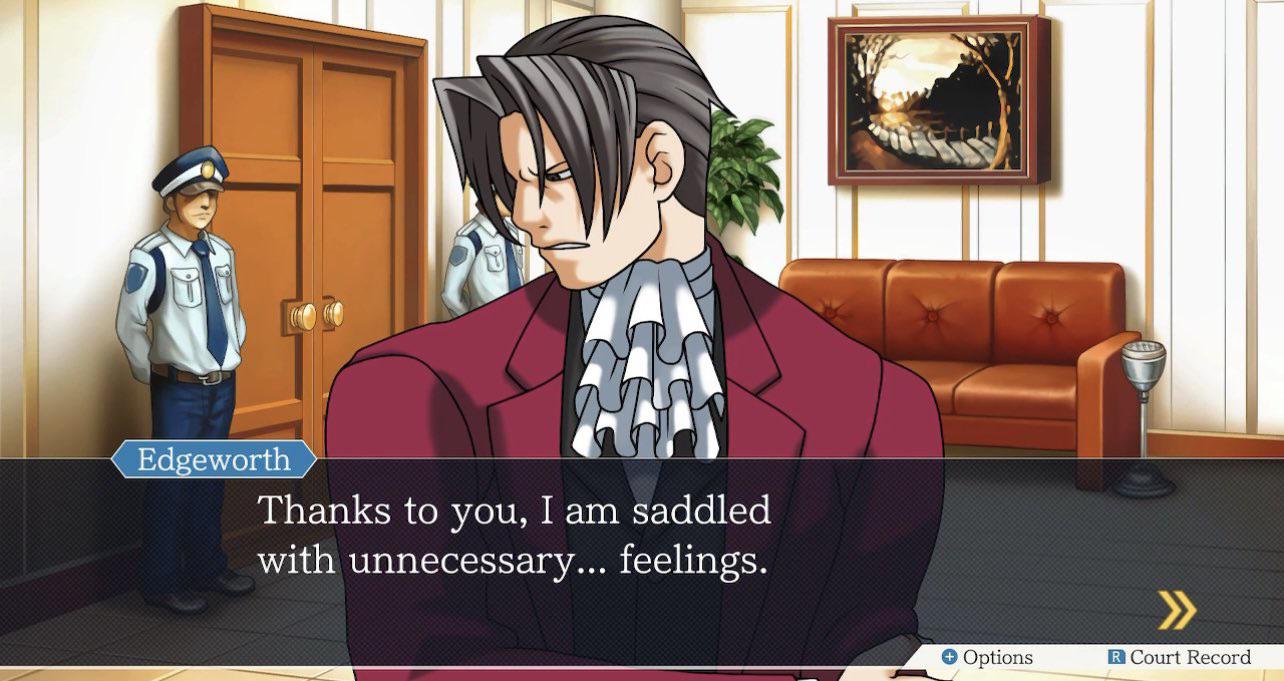Open the Court Record
Image resolution: width=1284 pixels, height=681 pixels.
(x=1179, y=657)
